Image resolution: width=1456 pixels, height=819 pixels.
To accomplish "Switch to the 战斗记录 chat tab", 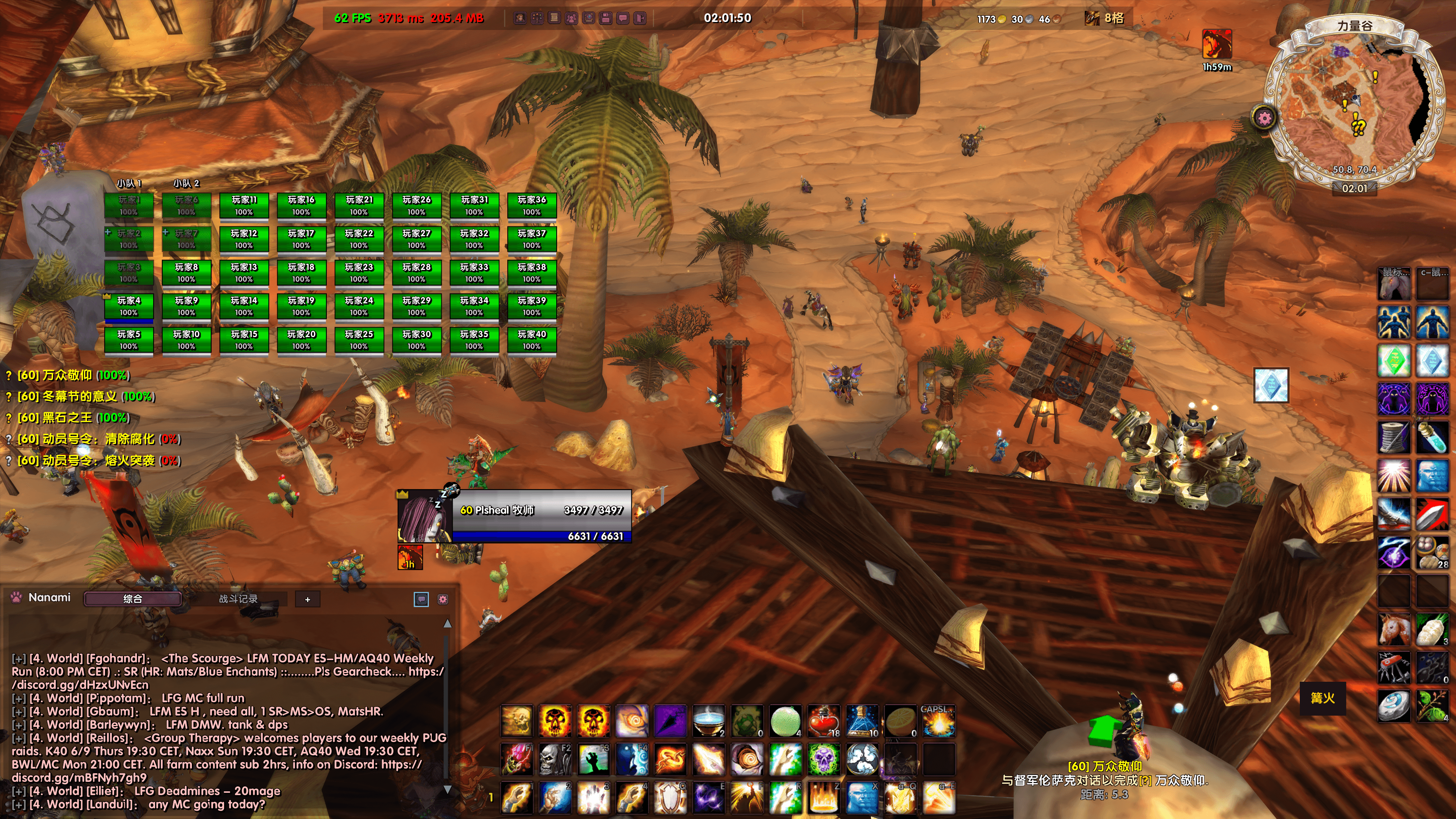I will point(238,599).
